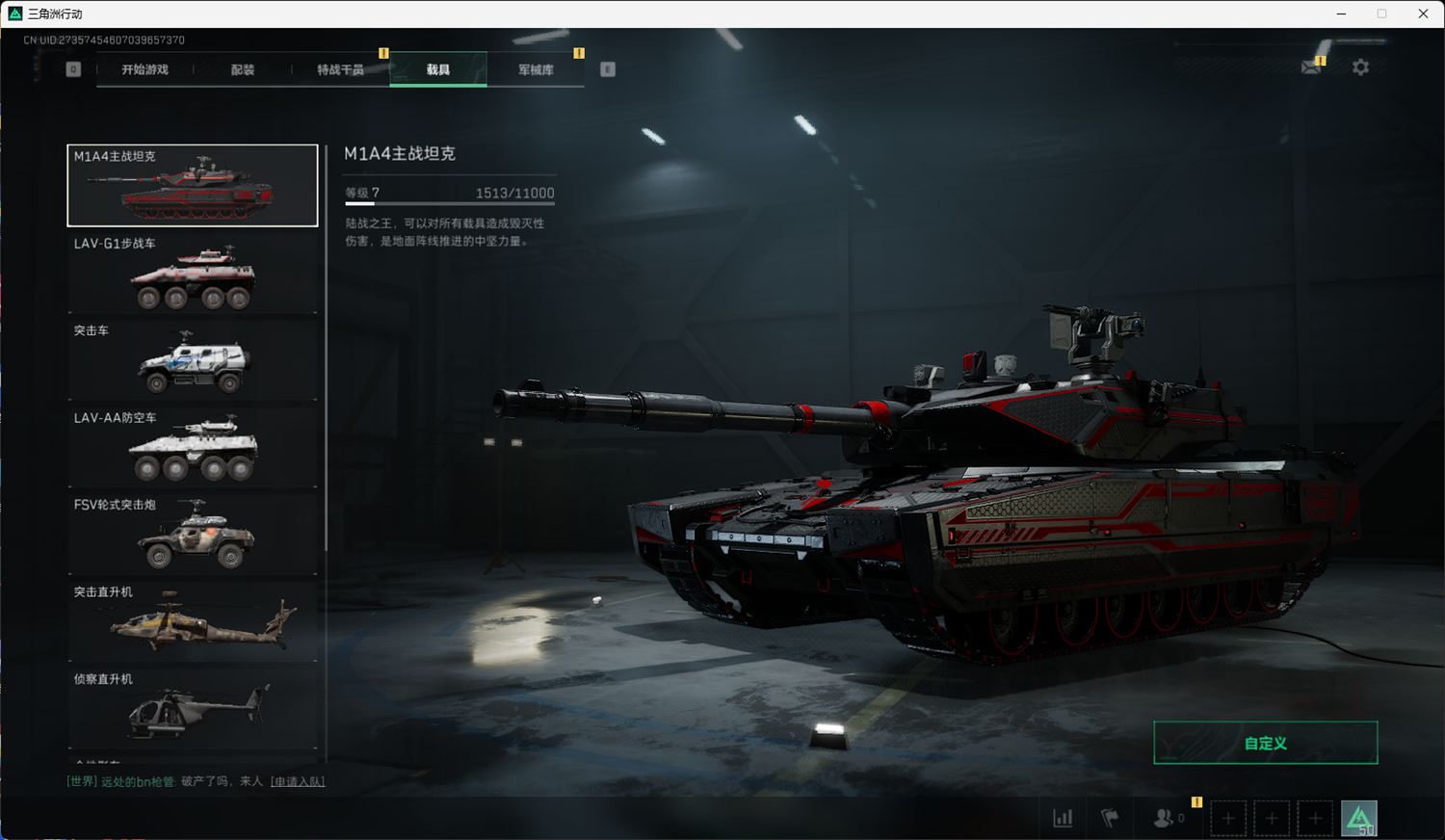Screen dimensions: 1445x840
Task: Pick the 突击车 assault vehicle
Action: pyautogui.click(x=193, y=360)
